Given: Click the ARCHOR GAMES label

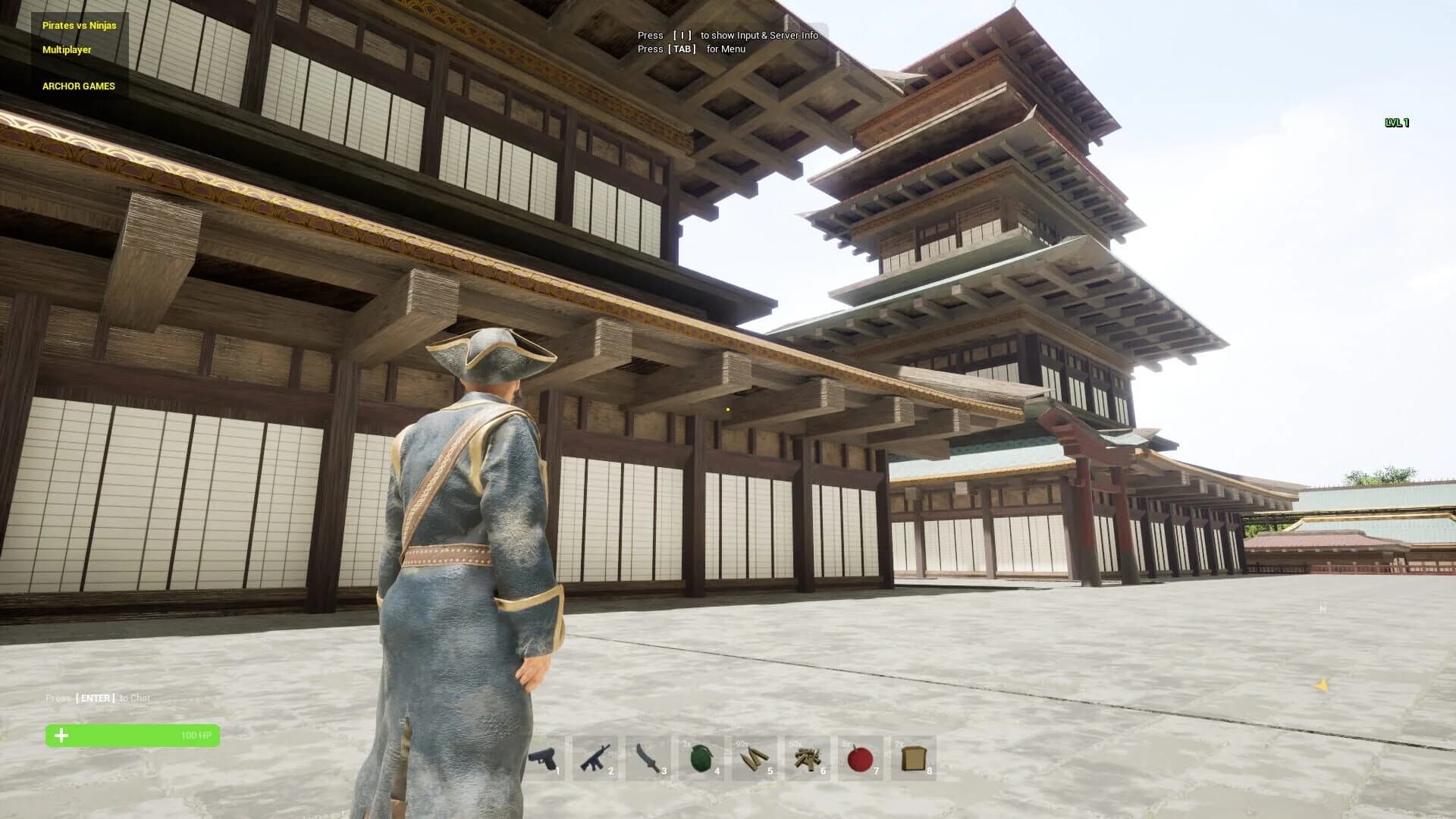Looking at the screenshot, I should (78, 86).
